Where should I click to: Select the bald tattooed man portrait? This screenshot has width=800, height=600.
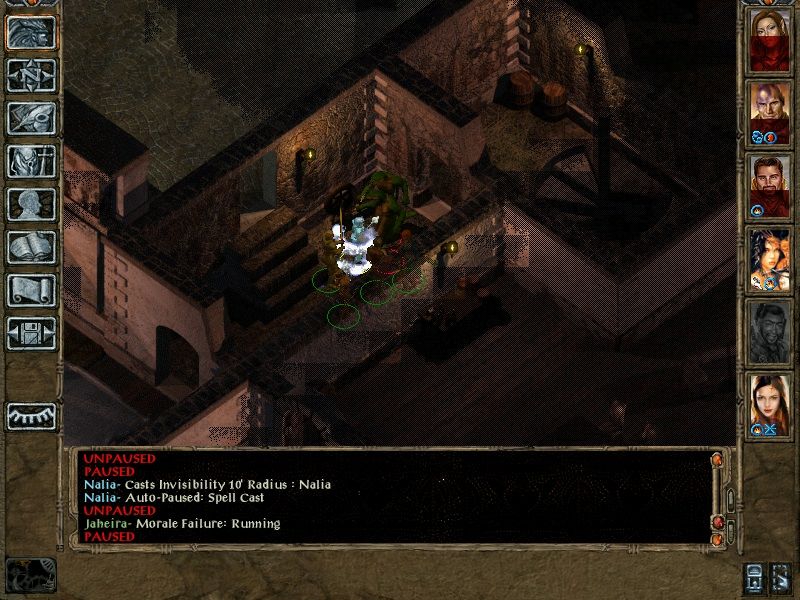click(769, 110)
